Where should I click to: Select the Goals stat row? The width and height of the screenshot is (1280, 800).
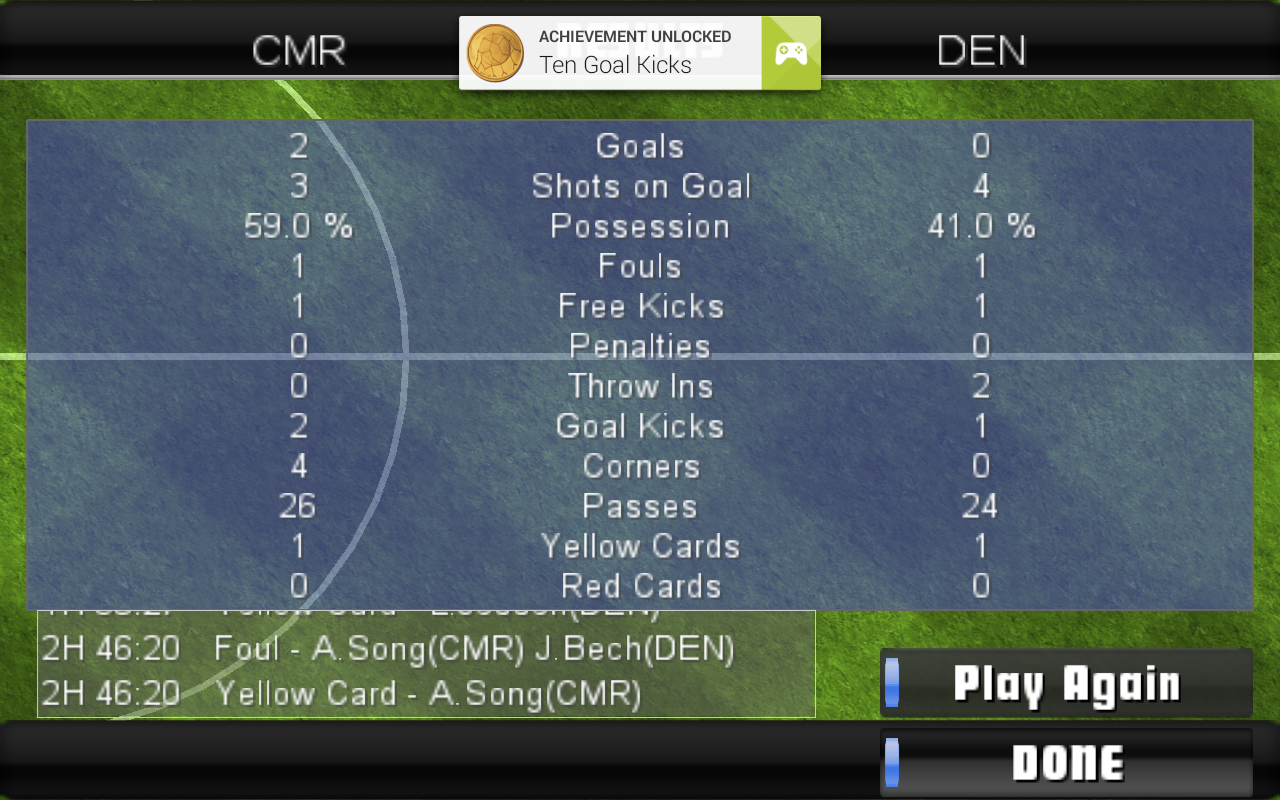click(x=640, y=146)
